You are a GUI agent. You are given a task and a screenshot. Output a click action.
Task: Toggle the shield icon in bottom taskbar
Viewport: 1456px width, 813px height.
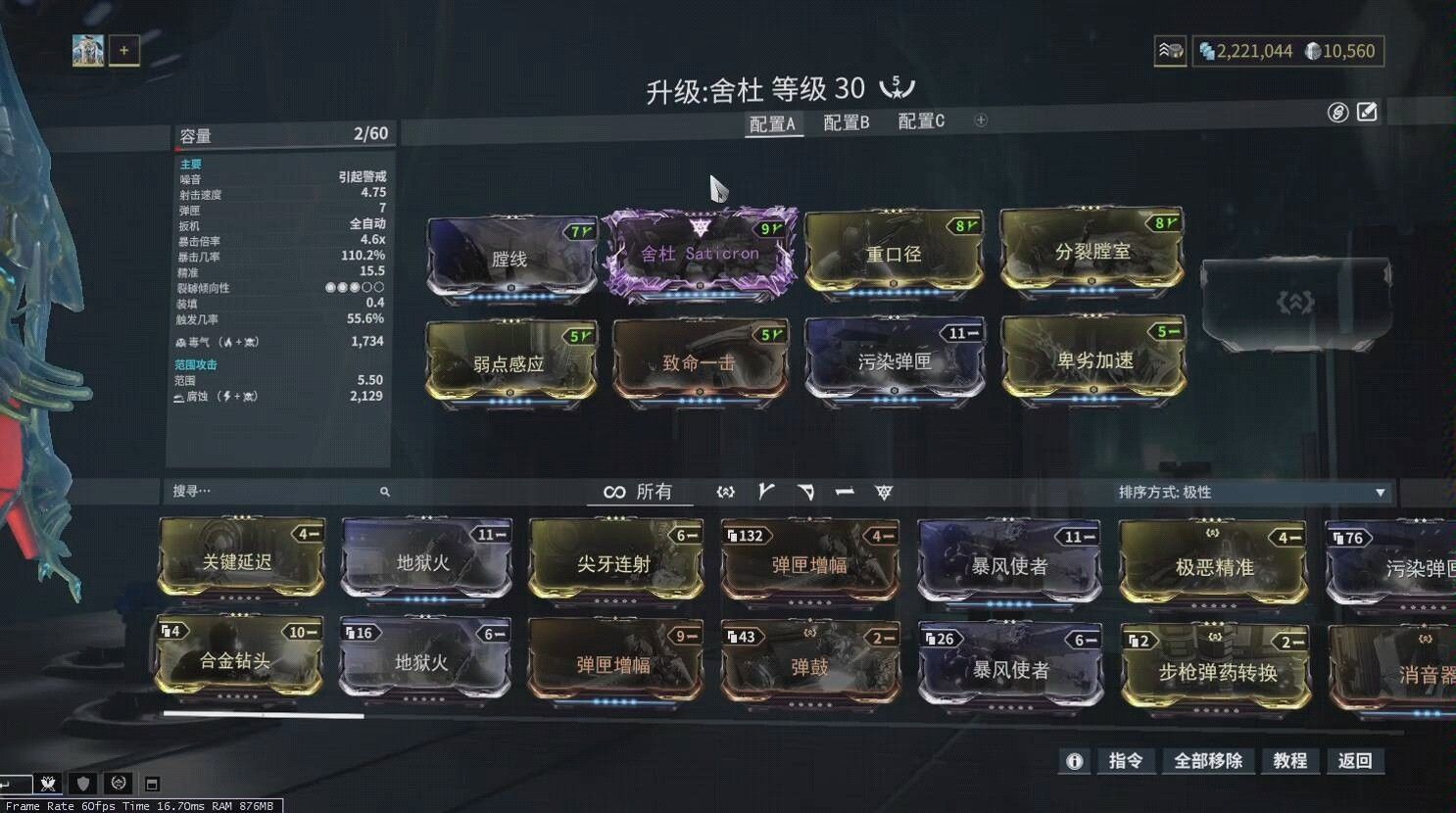click(x=82, y=784)
